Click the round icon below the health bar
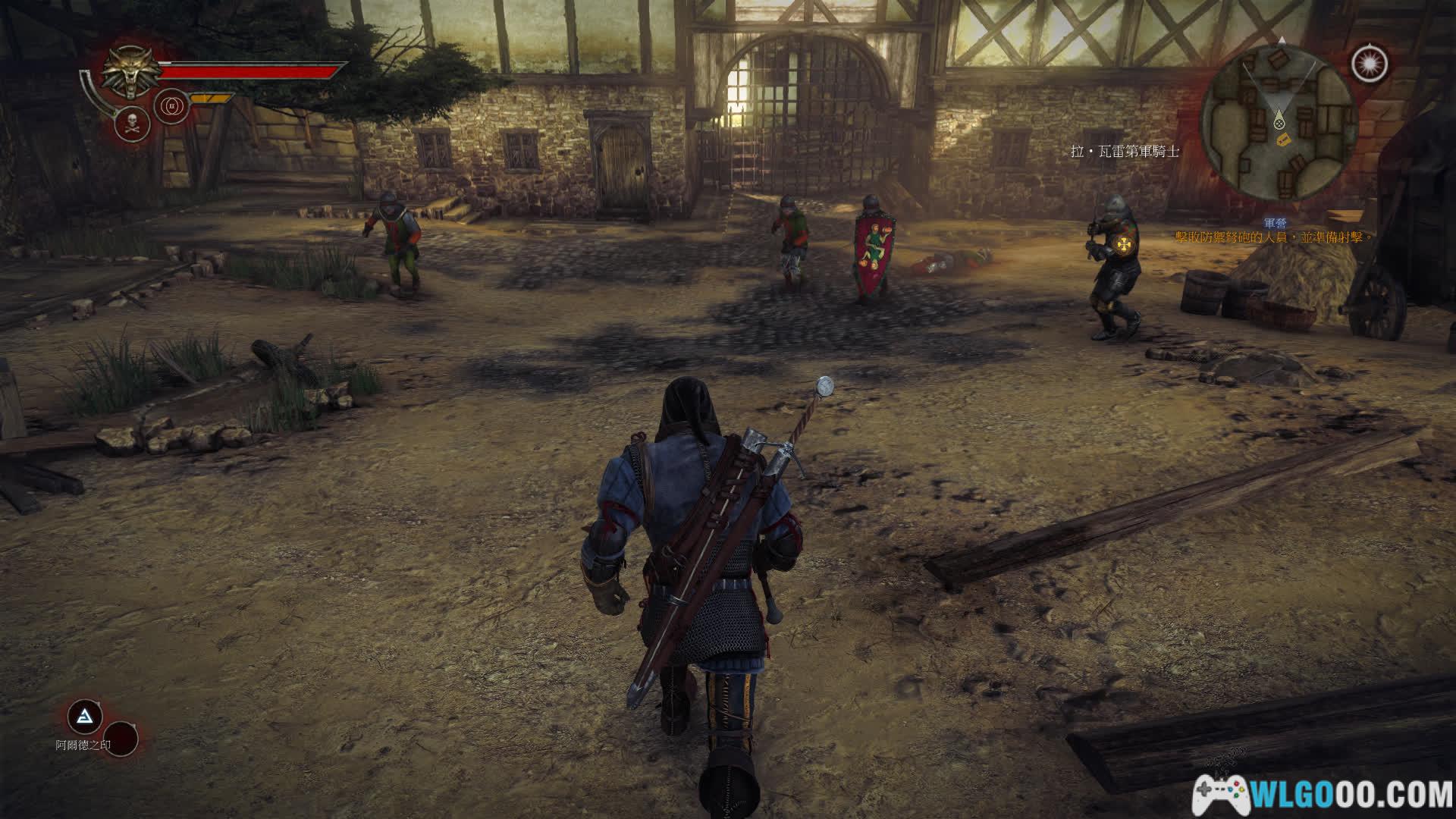1456x819 pixels. [171, 107]
